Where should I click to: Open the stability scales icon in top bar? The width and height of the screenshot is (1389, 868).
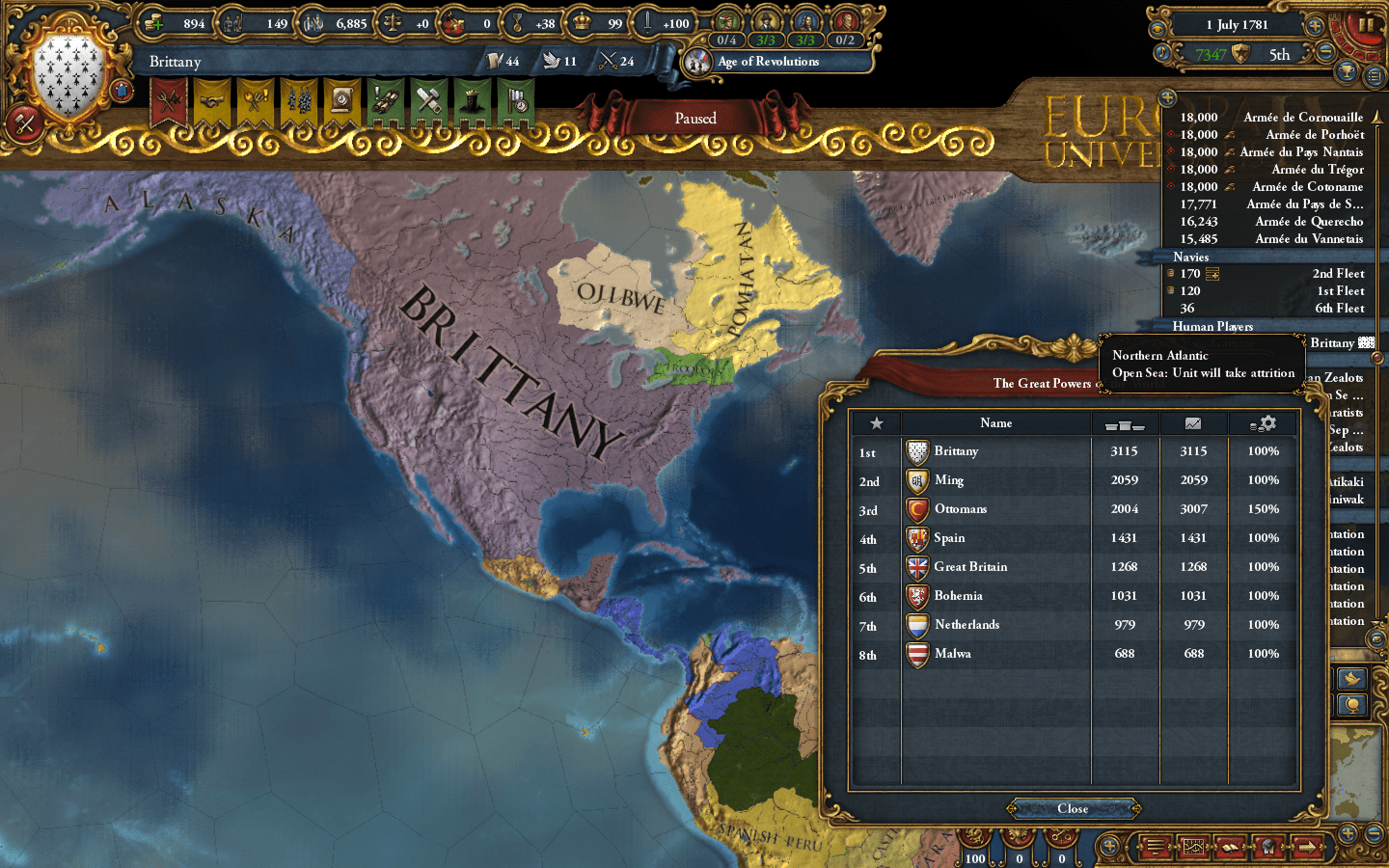(392, 24)
